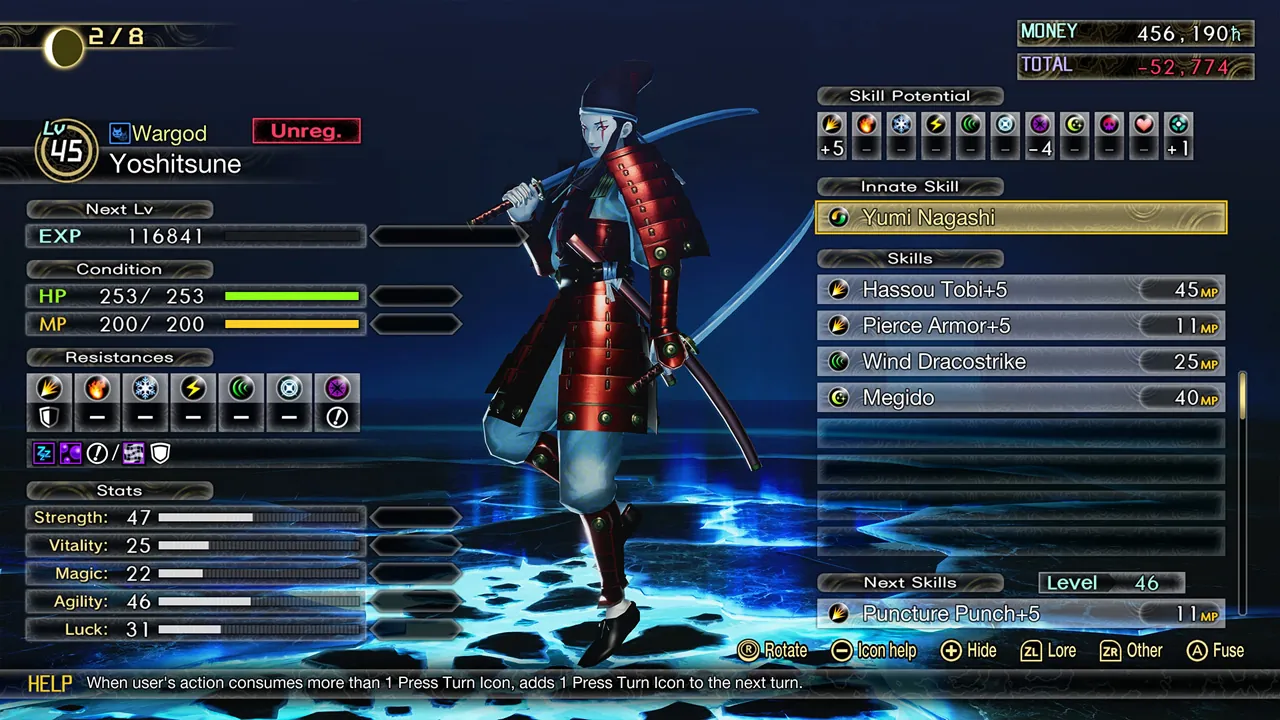The width and height of the screenshot is (1280, 720).
Task: Click the Support skill potential icon showing +1
Action: point(1178,135)
